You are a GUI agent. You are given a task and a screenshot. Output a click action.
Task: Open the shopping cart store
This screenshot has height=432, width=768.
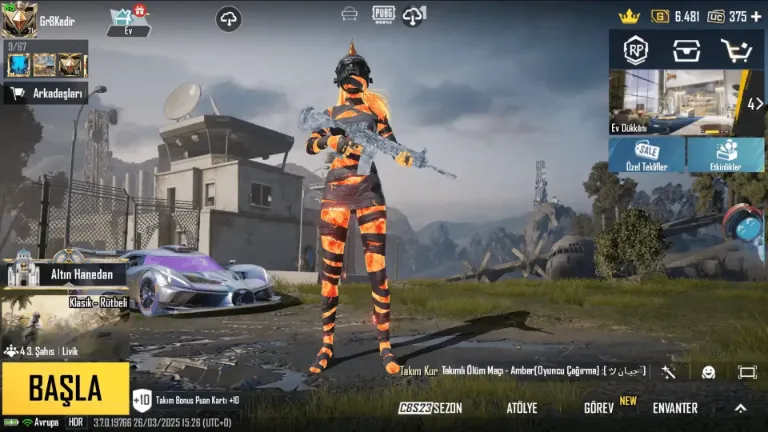click(736, 50)
